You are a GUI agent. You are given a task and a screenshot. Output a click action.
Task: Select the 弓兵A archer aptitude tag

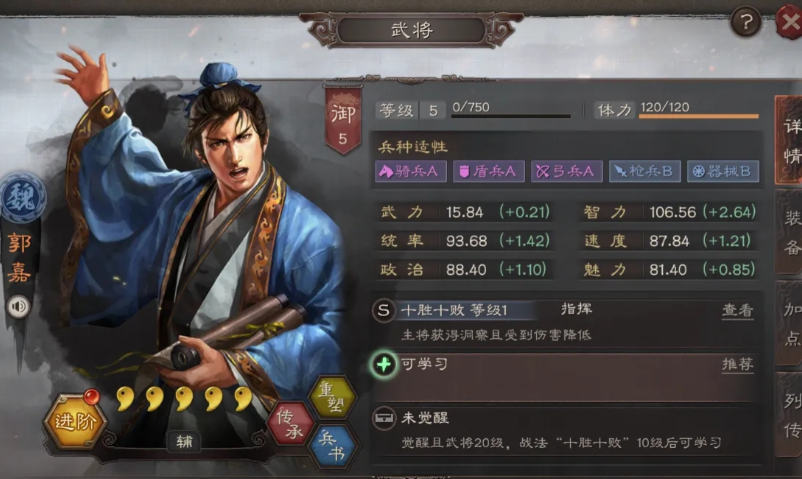pyautogui.click(x=565, y=172)
